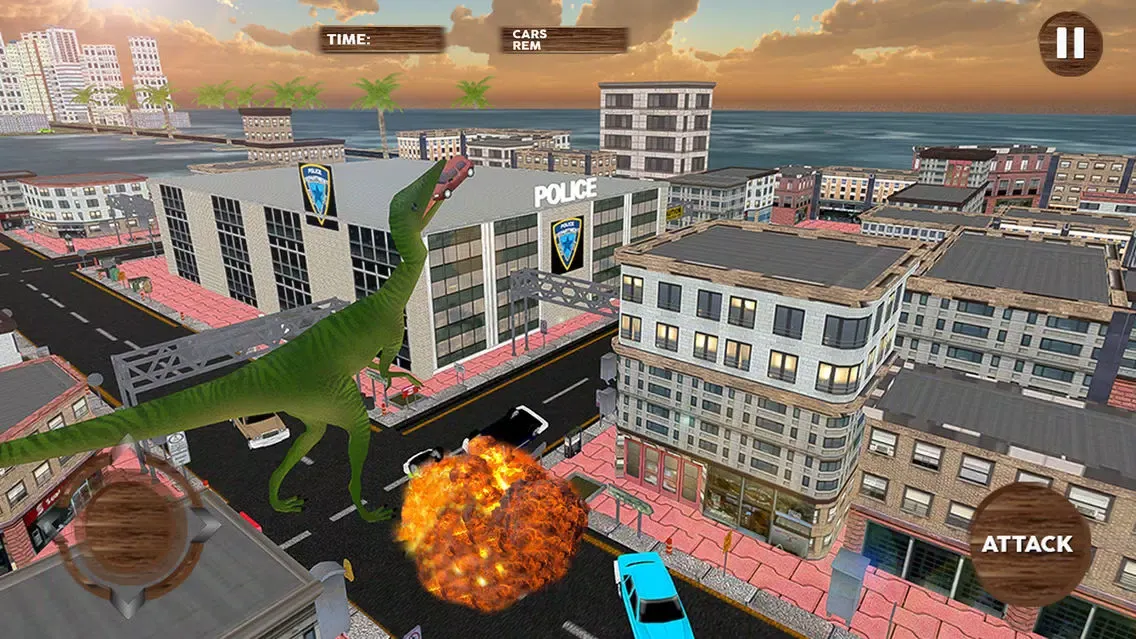The width and height of the screenshot is (1136, 639).
Task: Tap the wooden ATTACK button
Action: point(1028,544)
